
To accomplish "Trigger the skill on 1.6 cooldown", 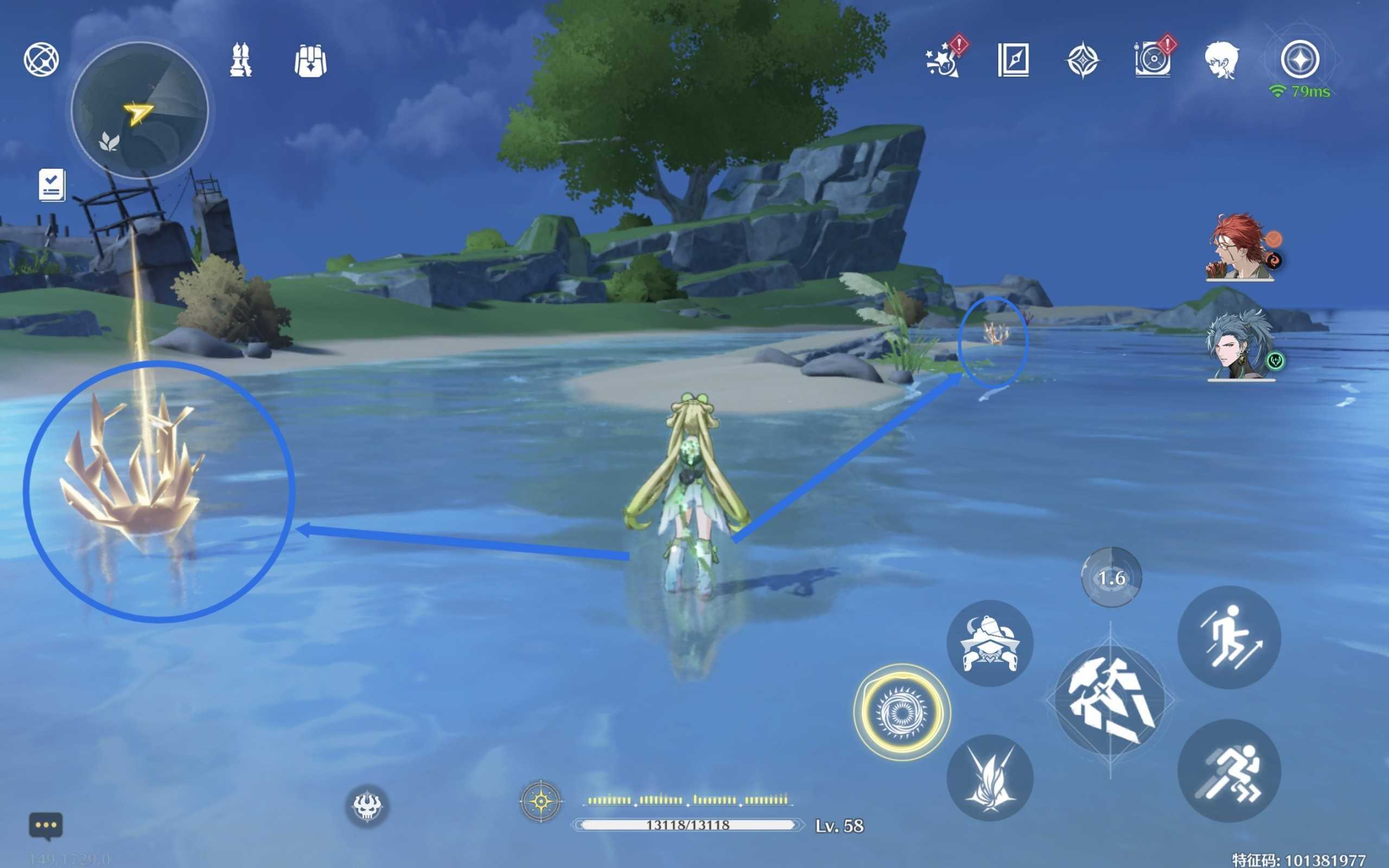I will [1111, 577].
